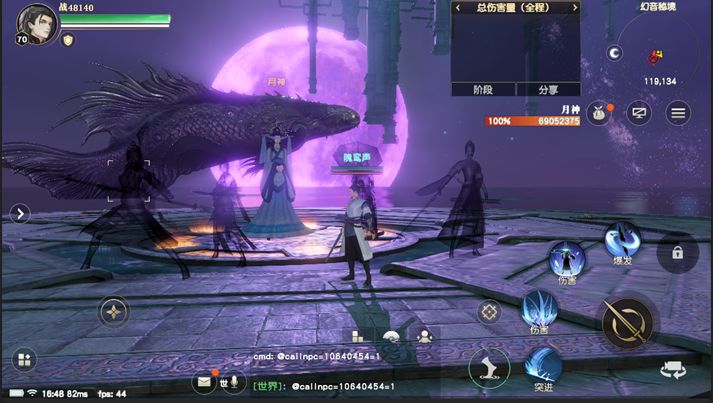Go to next damage statistic with right arrow
This screenshot has width=713, height=403.
tap(574, 8)
